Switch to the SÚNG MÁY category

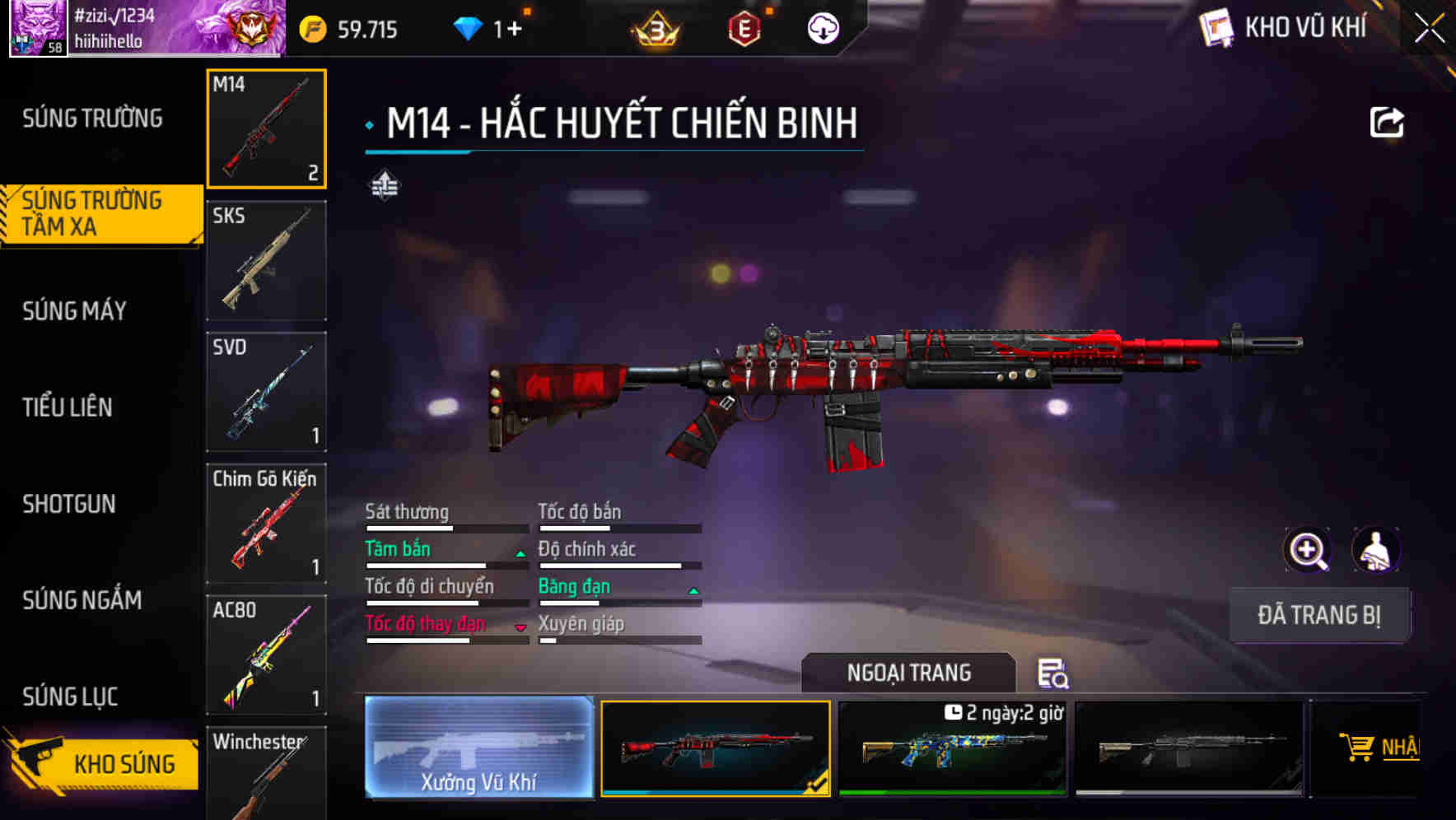[74, 311]
